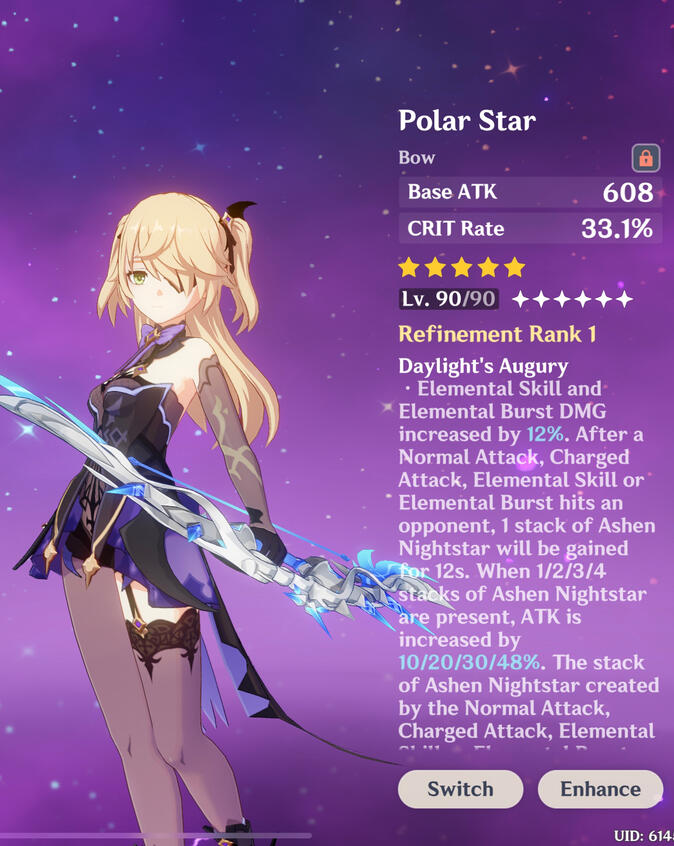The height and width of the screenshot is (846, 674).
Task: Switch the equipped Polar Star weapon
Action: [x=460, y=789]
